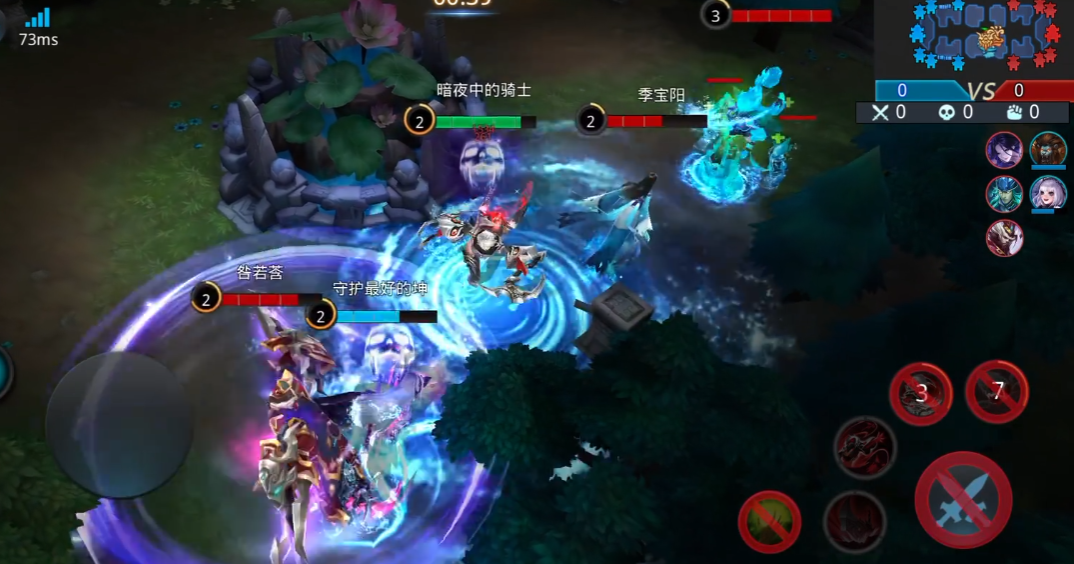The width and height of the screenshot is (1074, 564).
Task: Select the teal-armored hero portrait
Action: [x=1004, y=194]
